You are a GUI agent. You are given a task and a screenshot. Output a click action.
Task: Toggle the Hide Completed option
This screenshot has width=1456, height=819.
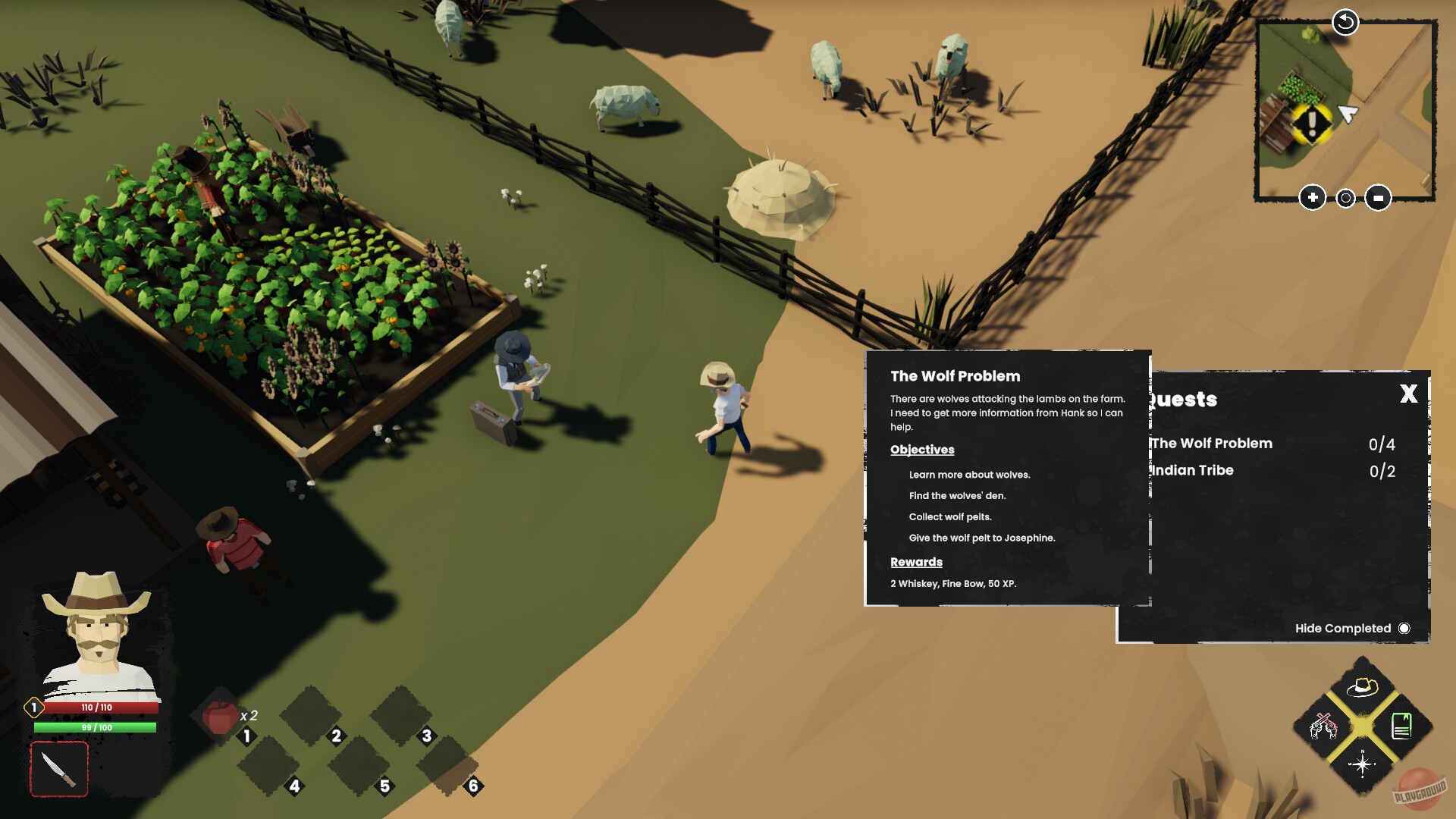tap(1405, 628)
